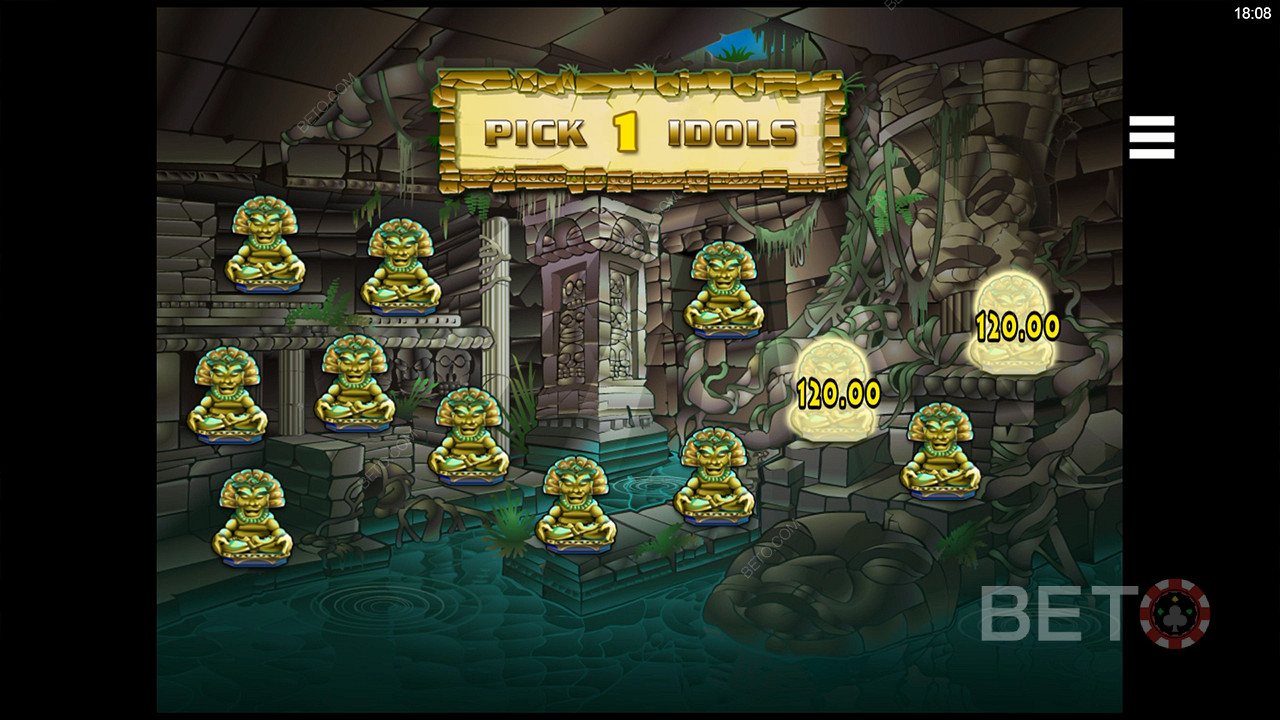The image size is (1280, 720).
Task: Open the hamburger menu
Action: coord(1151,137)
